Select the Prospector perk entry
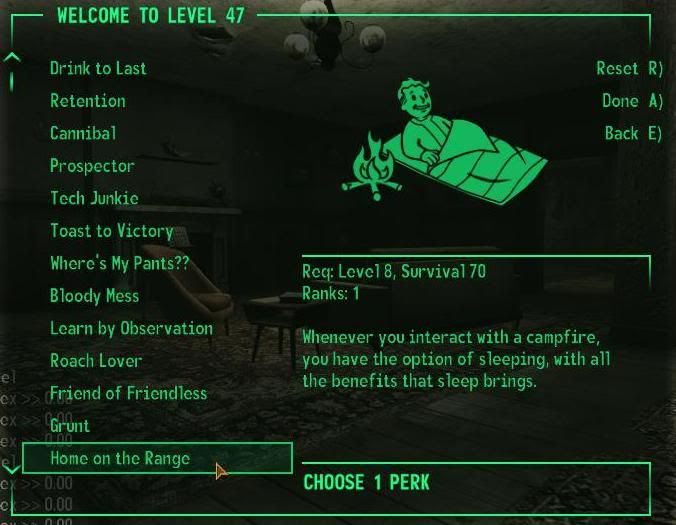Viewport: 676px width, 525px height. coord(92,166)
